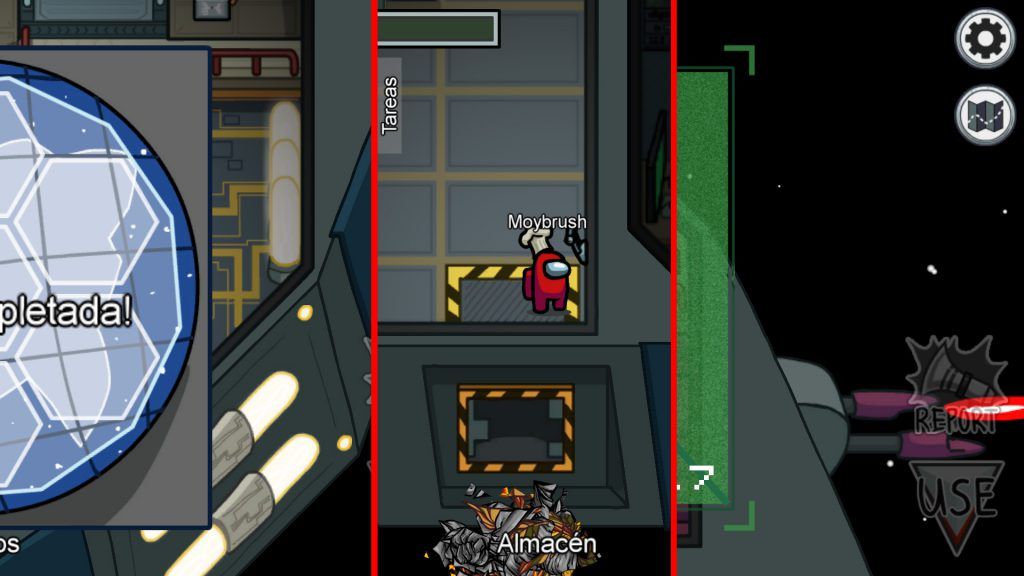Open the ship map
Screen dimensions: 1024x576
pyautogui.click(x=985, y=115)
